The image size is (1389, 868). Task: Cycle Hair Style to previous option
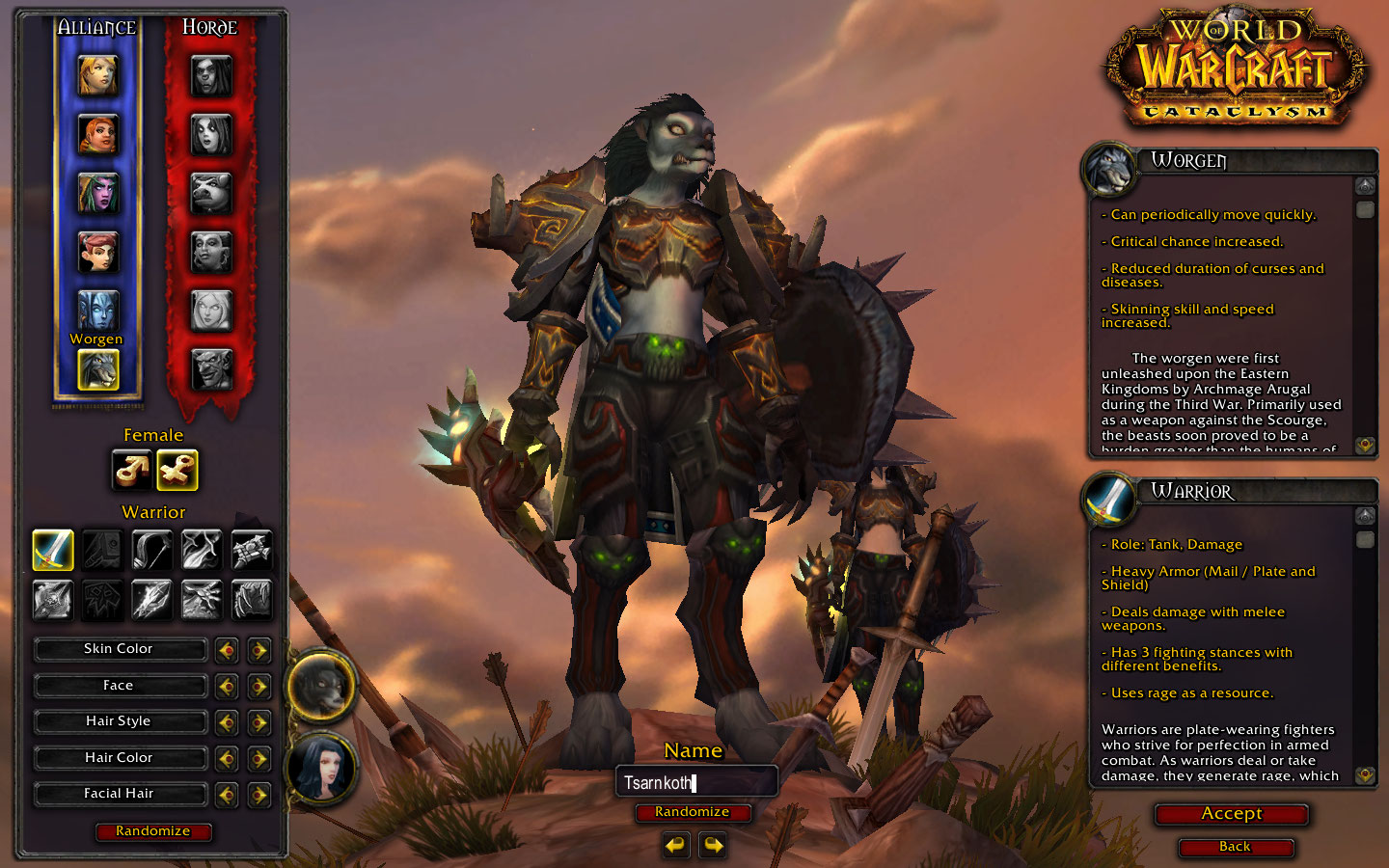tap(227, 722)
